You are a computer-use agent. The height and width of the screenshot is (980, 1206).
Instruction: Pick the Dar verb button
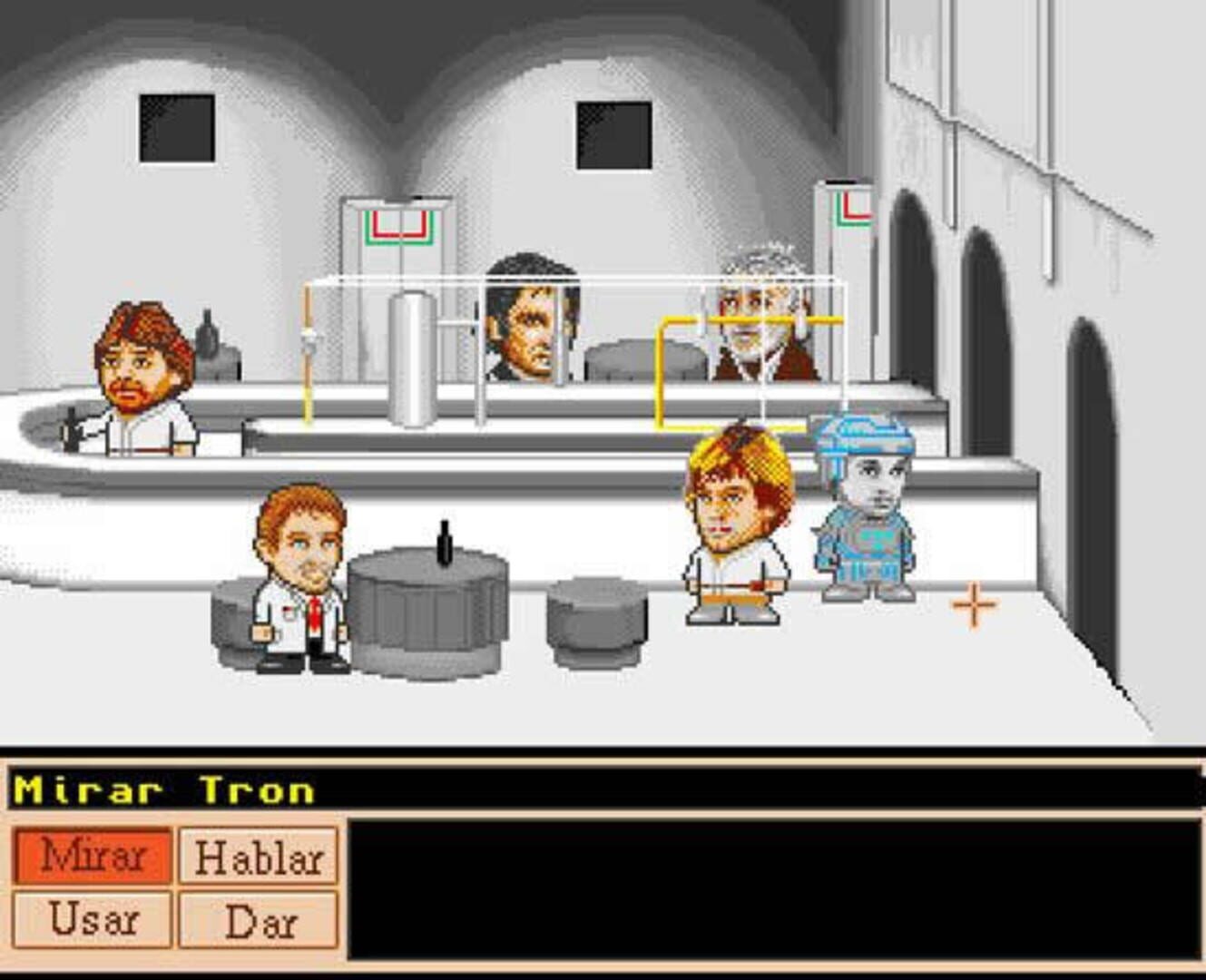(x=259, y=919)
